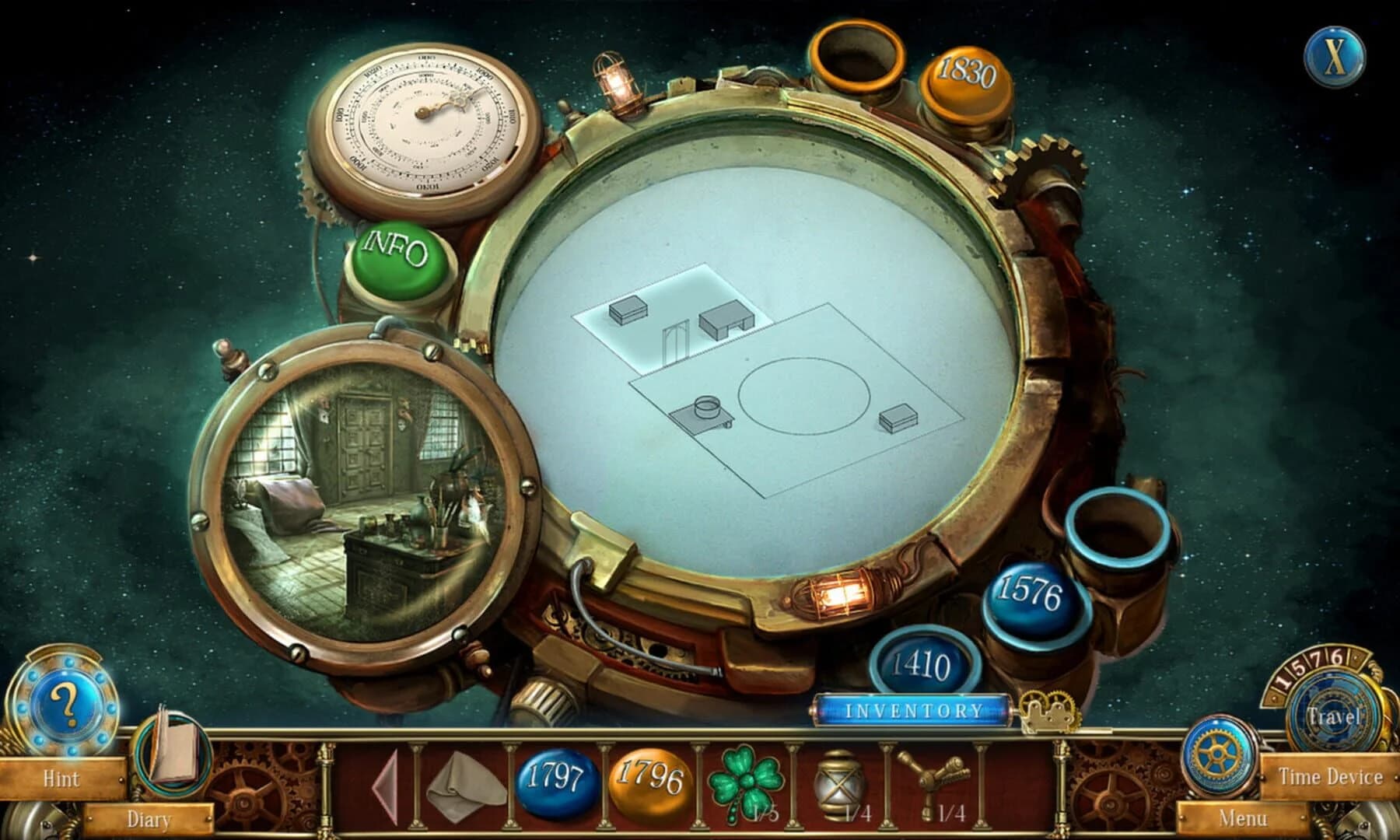1400x840 pixels.
Task: Open the Menu option
Action: point(1244,818)
